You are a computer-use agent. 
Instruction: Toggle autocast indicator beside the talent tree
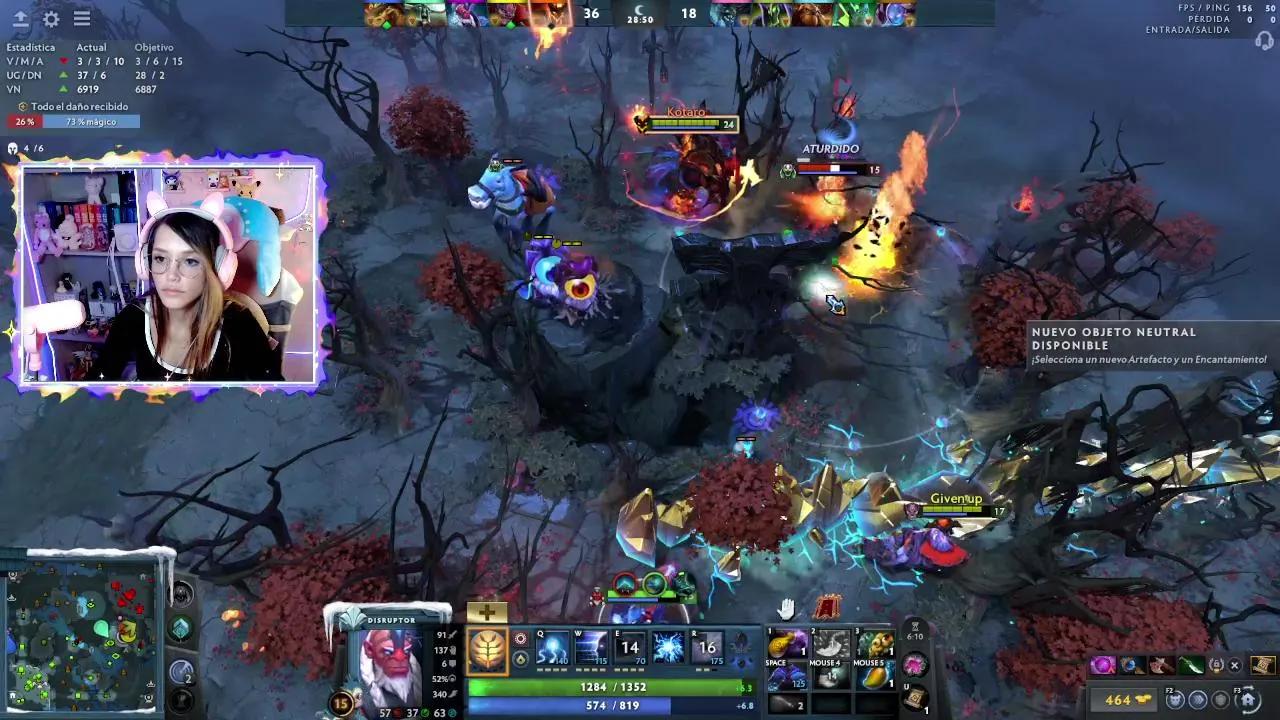(521, 638)
